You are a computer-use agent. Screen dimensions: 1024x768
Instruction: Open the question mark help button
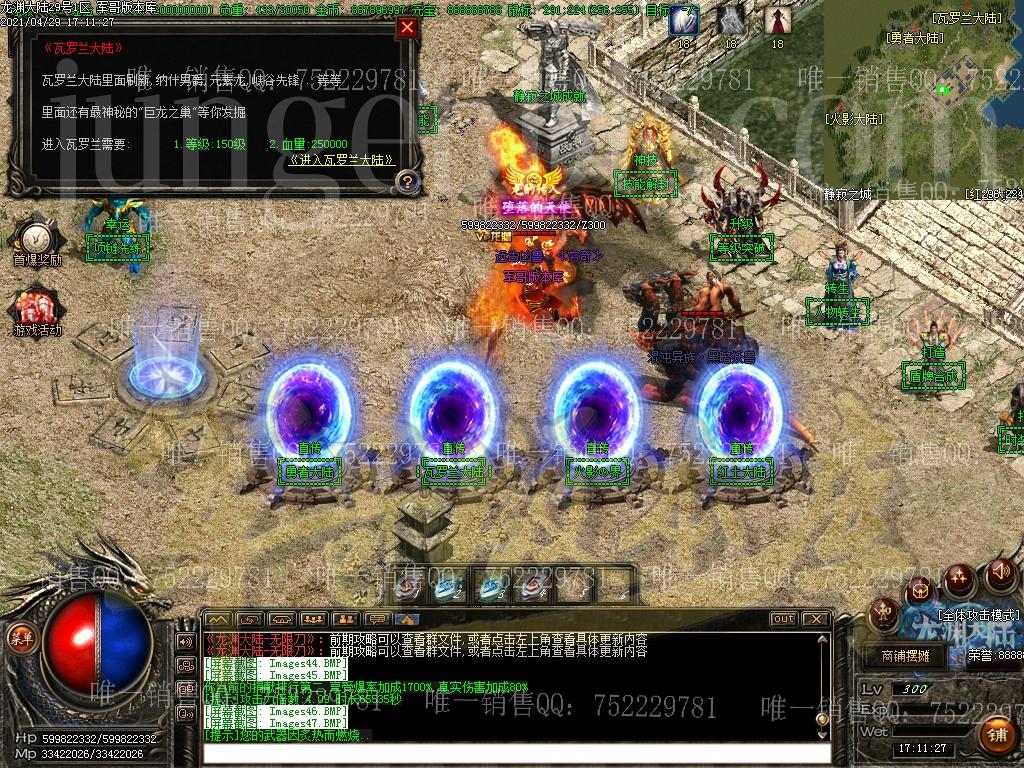(407, 181)
